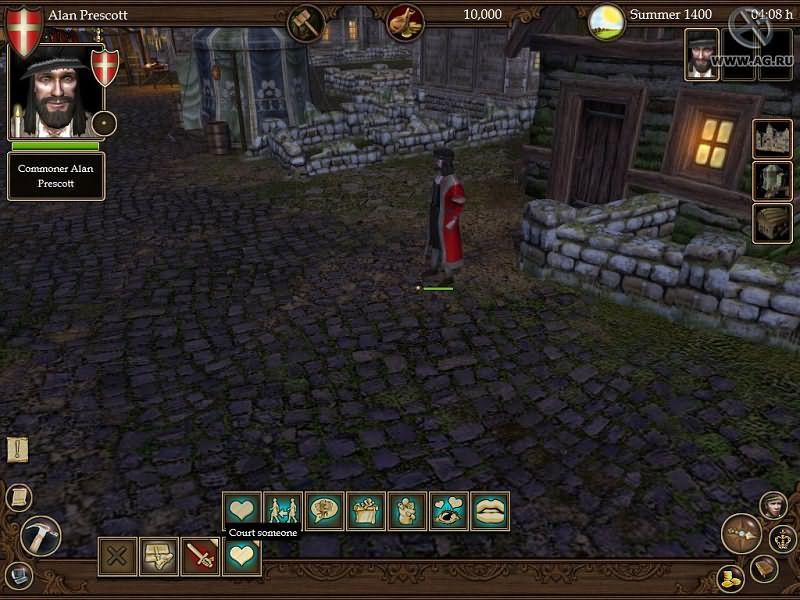Open the compass map button
The image size is (800, 600).
tap(741, 533)
